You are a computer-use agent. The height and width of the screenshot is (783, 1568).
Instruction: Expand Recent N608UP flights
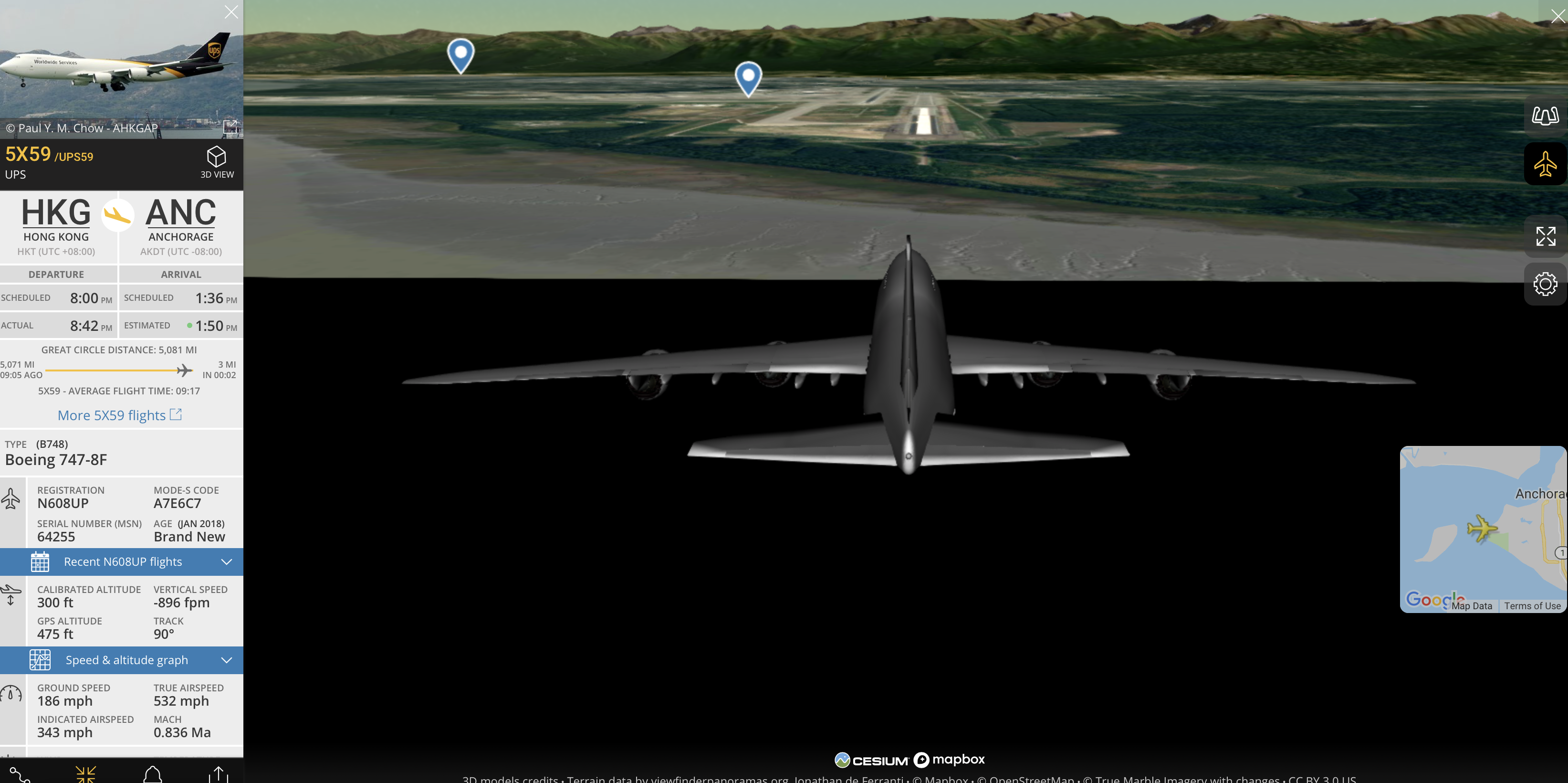[x=122, y=561]
